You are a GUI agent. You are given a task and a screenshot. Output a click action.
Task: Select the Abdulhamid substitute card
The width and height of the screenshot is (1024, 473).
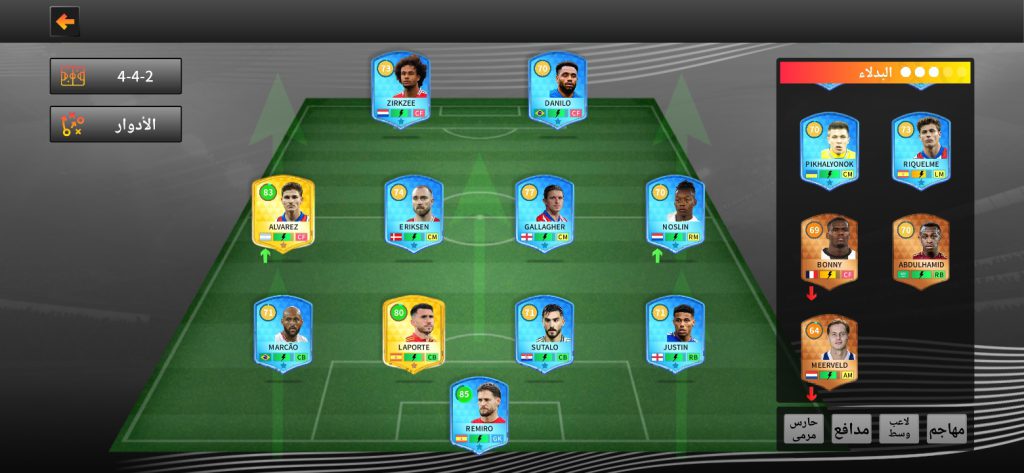point(920,250)
